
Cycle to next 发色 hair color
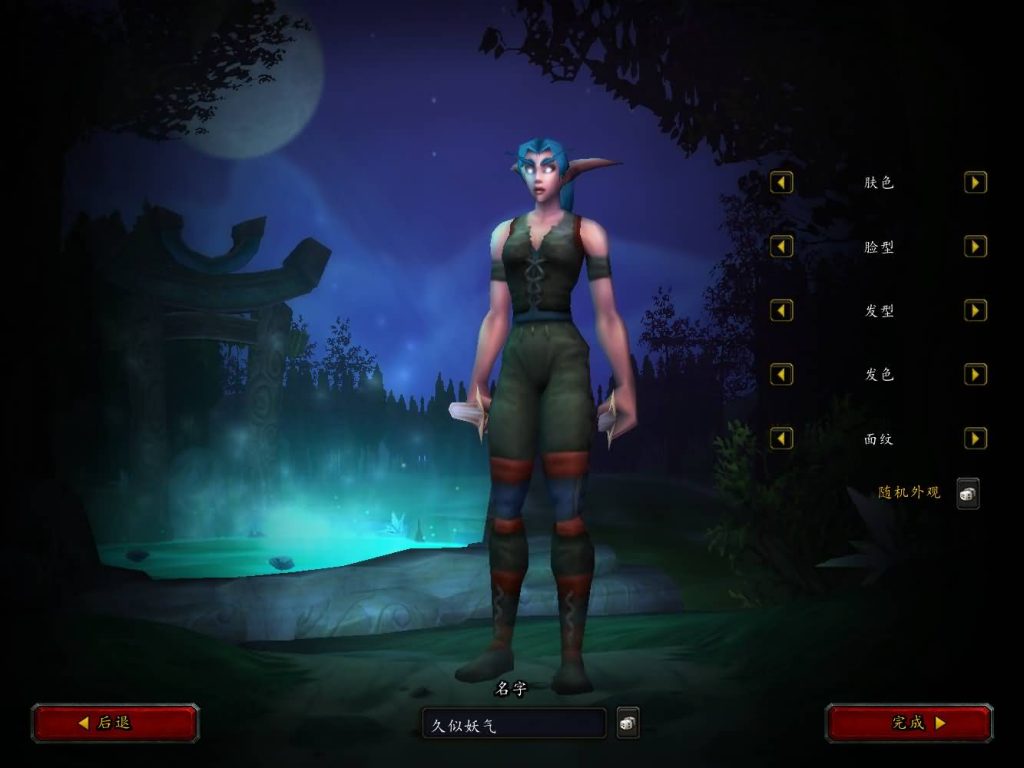[975, 375]
